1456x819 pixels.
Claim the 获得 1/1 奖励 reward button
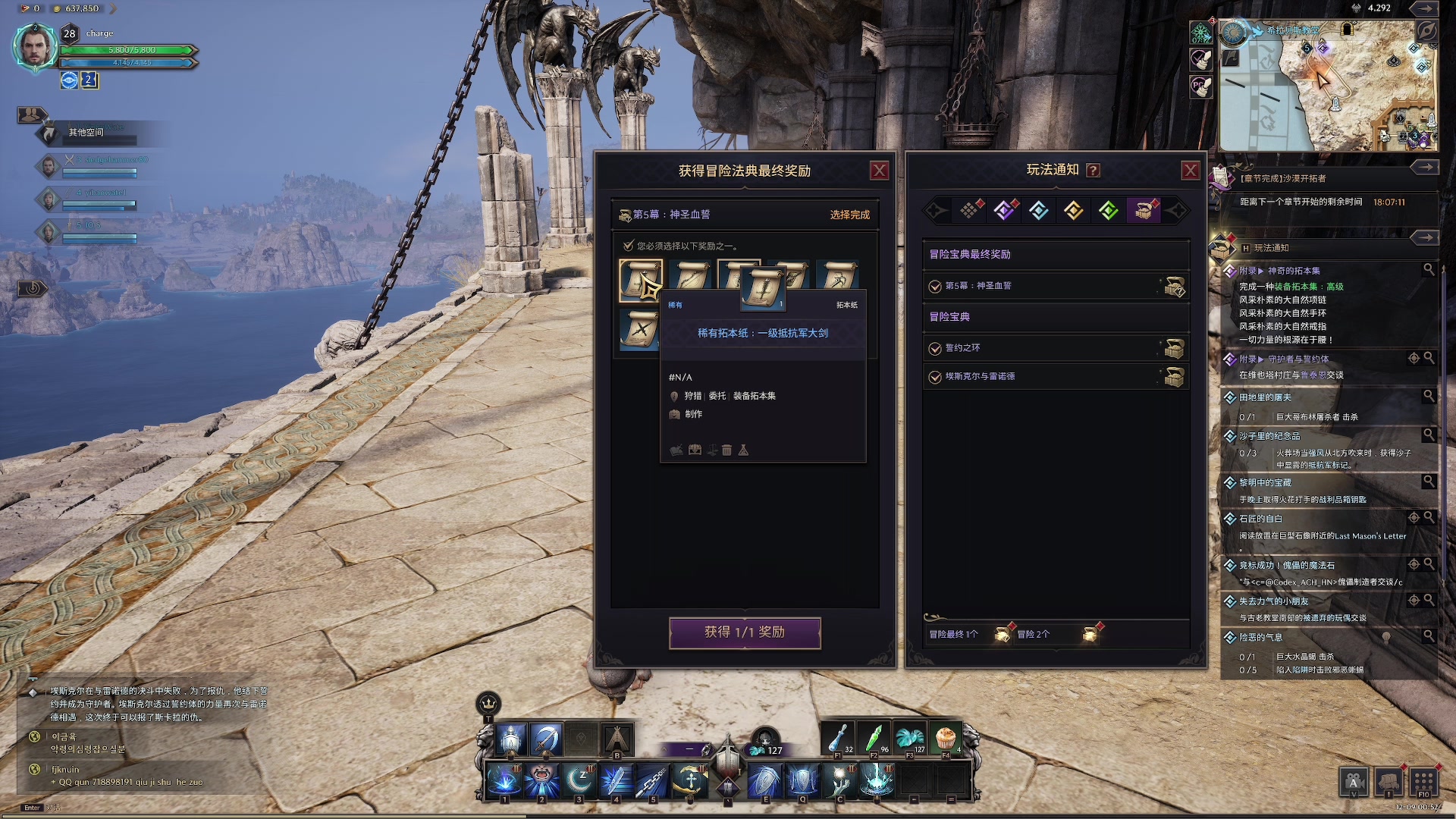click(x=744, y=632)
